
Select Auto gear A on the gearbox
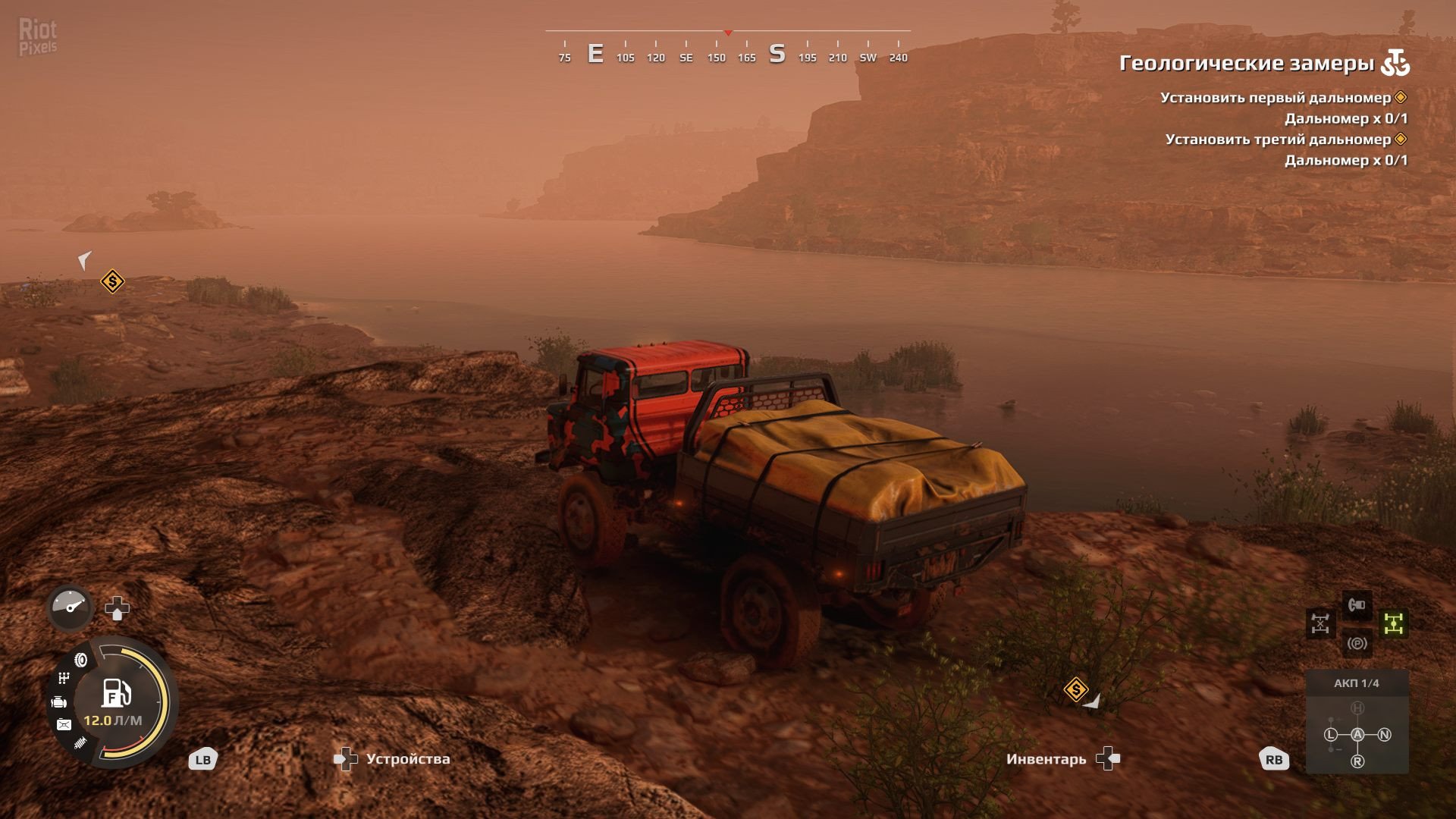point(1357,735)
